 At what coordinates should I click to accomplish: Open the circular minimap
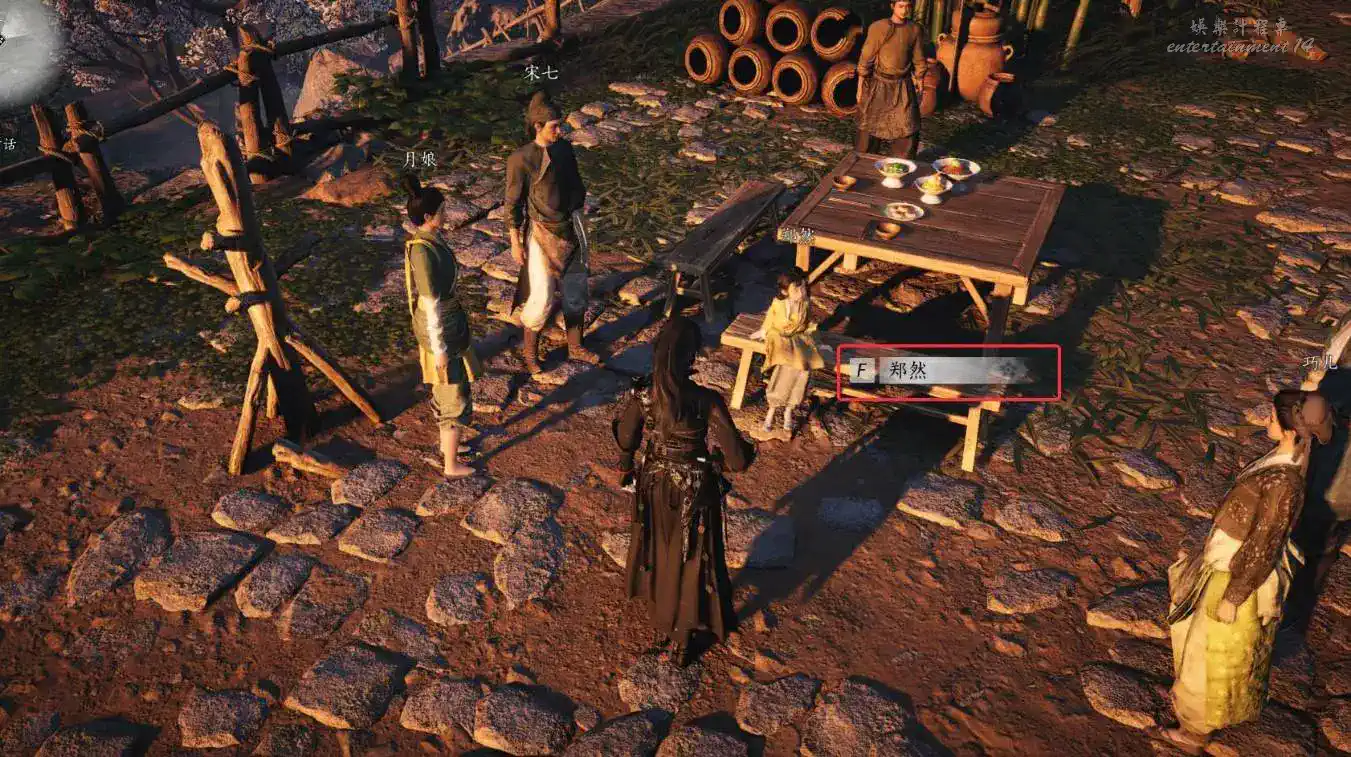point(24,52)
